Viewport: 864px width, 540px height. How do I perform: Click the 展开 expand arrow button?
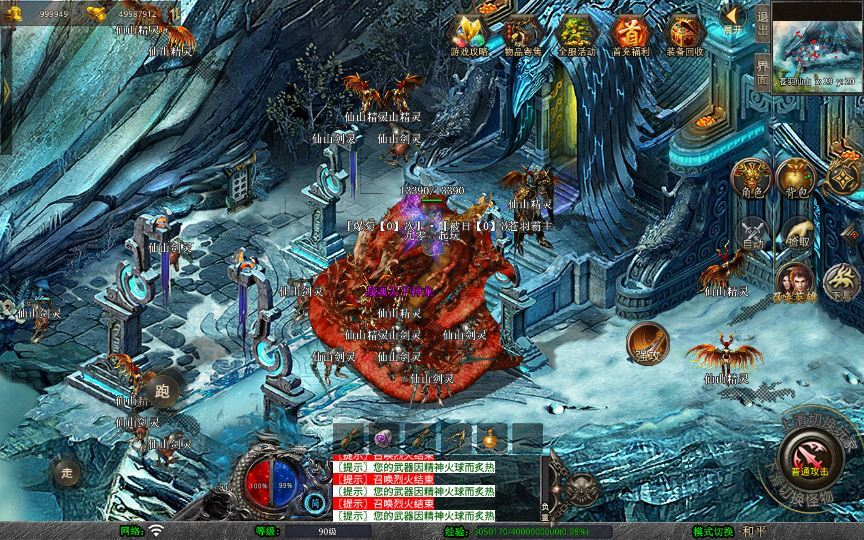[x=734, y=18]
